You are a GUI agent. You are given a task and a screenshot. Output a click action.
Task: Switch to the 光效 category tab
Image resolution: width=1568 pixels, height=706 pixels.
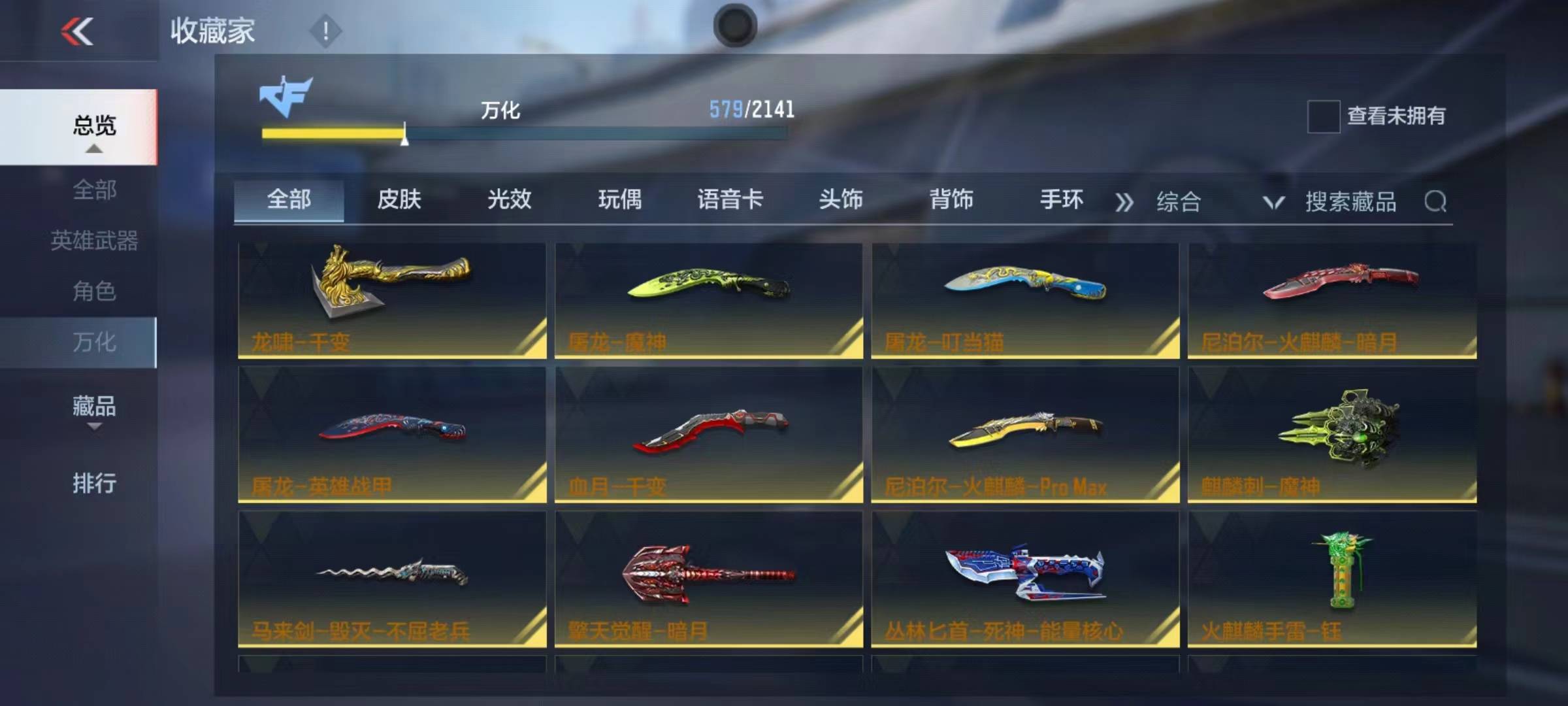[x=510, y=201]
